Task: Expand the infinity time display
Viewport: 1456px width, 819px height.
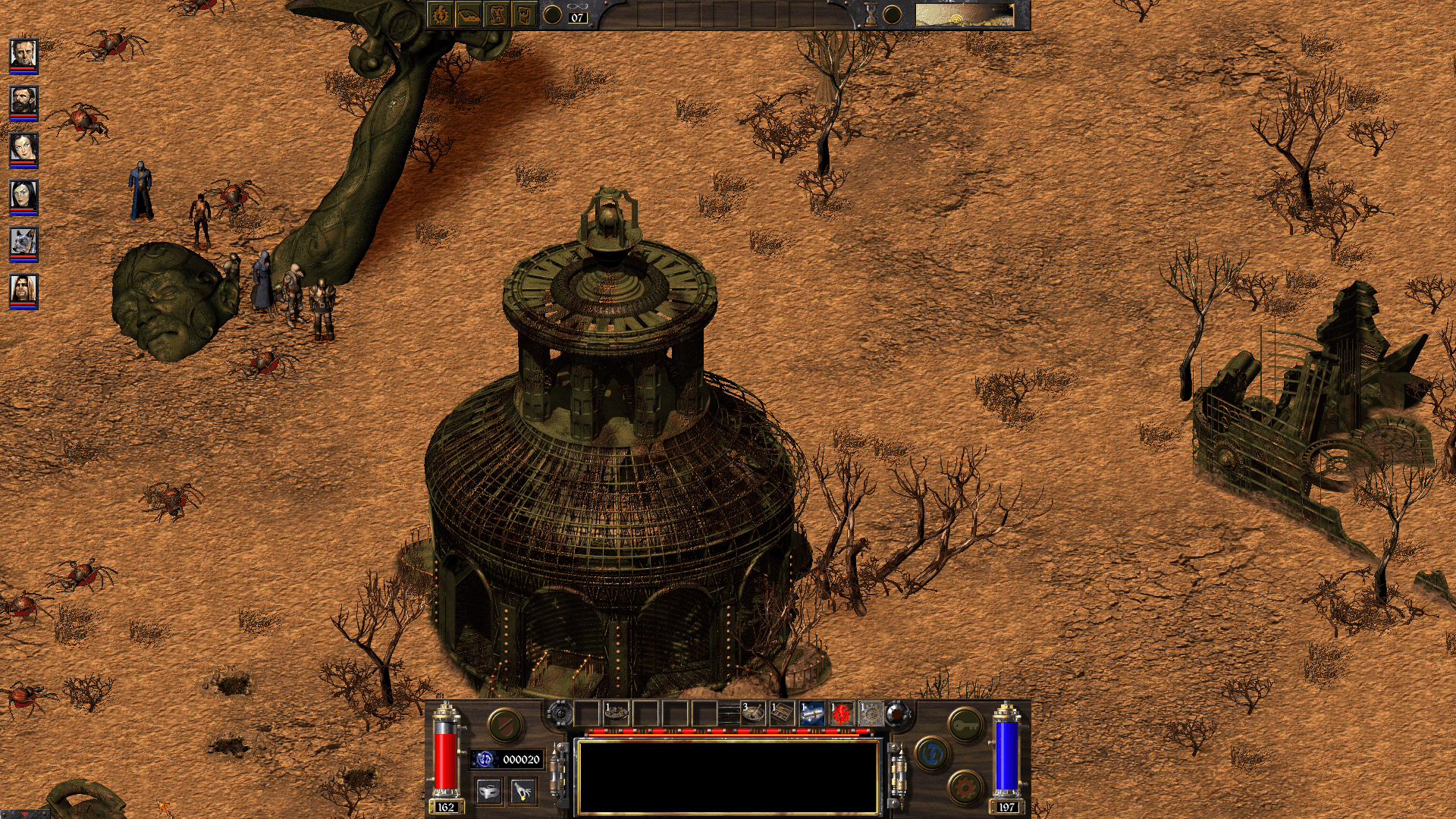Action: 576,6
